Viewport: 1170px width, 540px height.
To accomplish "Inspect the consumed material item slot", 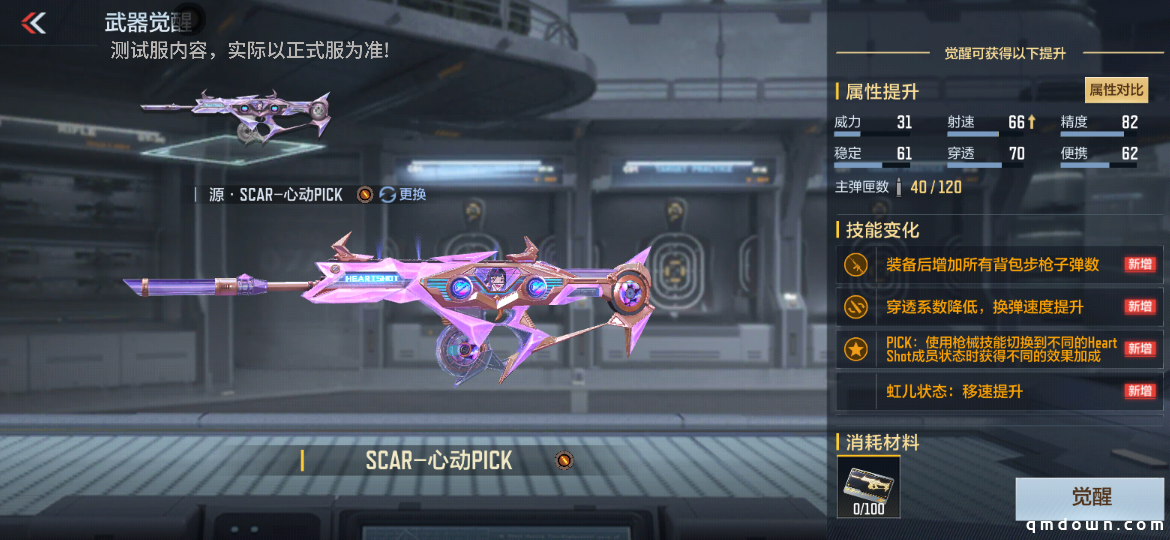I will click(x=868, y=487).
